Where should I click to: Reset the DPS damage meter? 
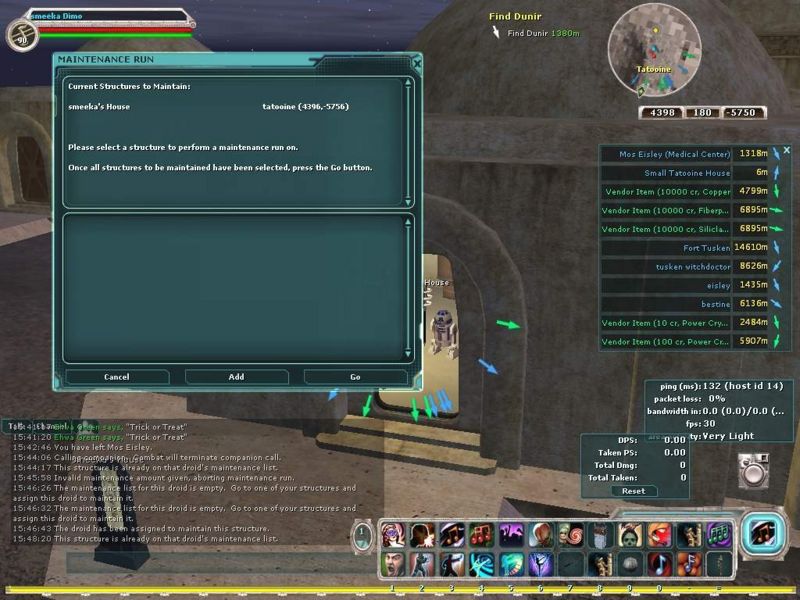(x=633, y=491)
